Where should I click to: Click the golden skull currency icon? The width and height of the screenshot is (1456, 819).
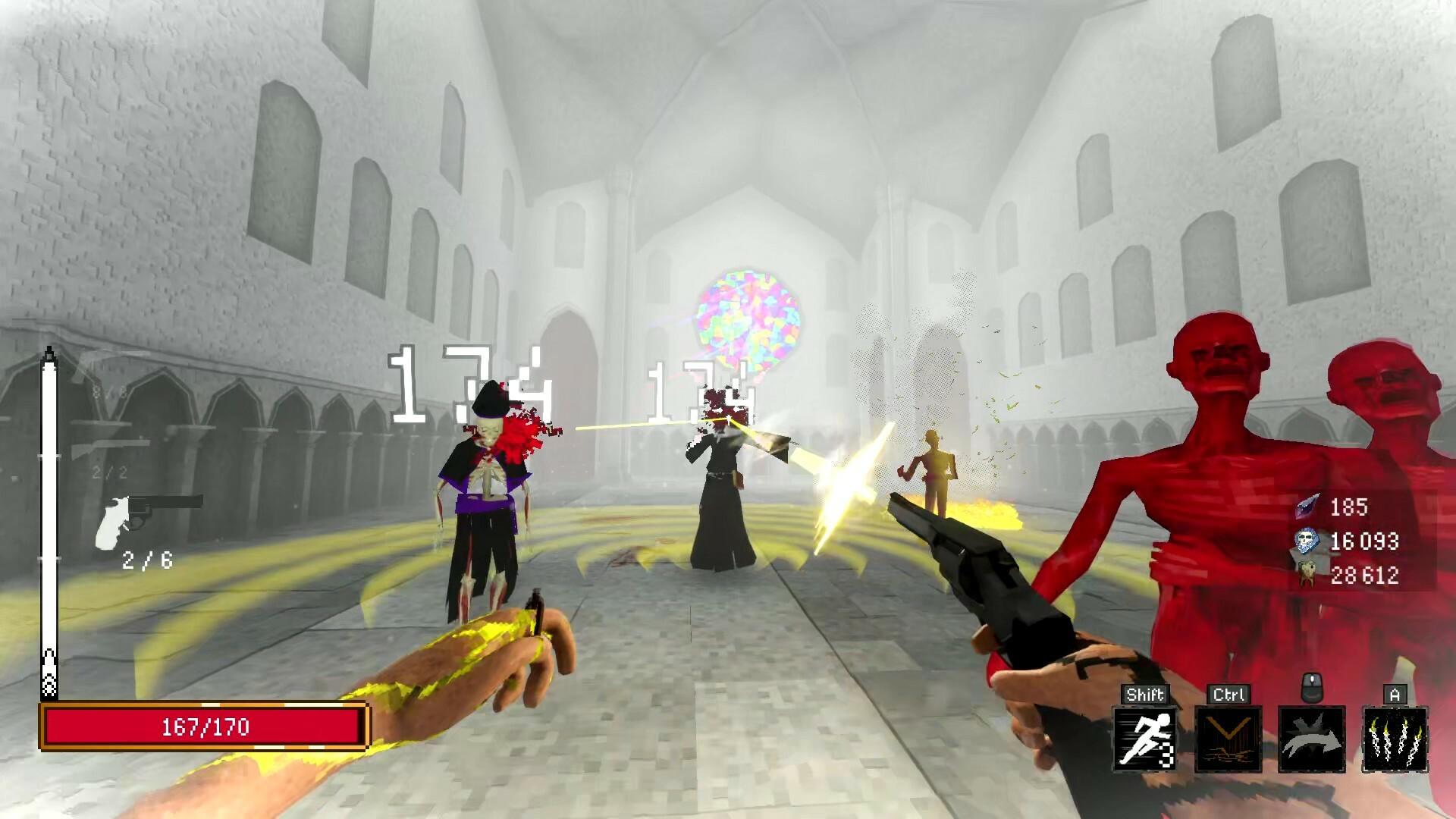pos(1306,575)
